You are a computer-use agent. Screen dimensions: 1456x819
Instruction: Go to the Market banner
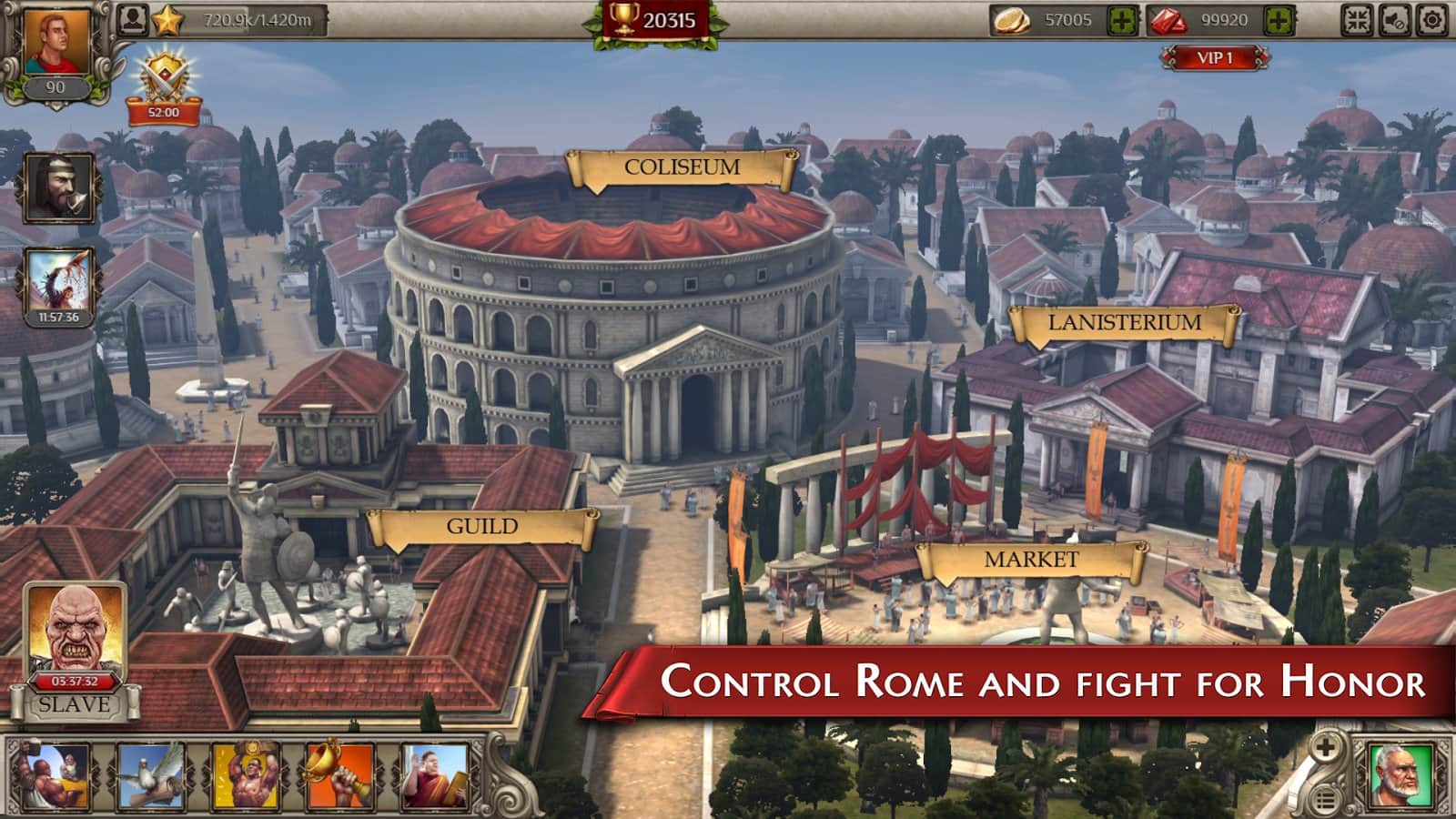pos(1030,561)
